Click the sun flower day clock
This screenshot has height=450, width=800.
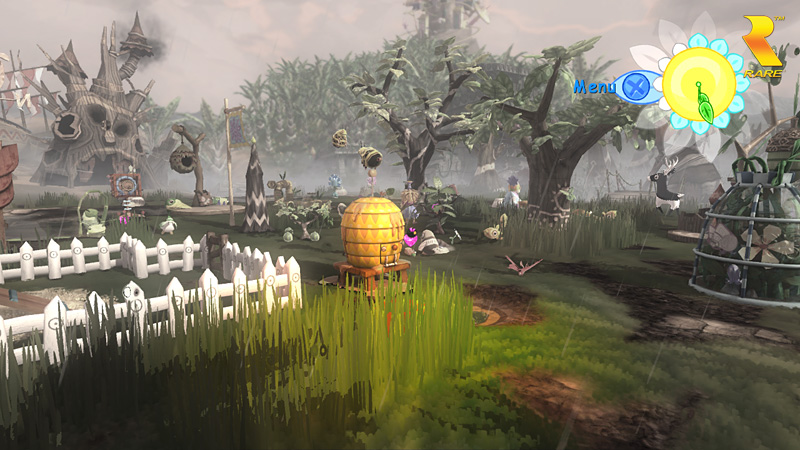pos(699,85)
